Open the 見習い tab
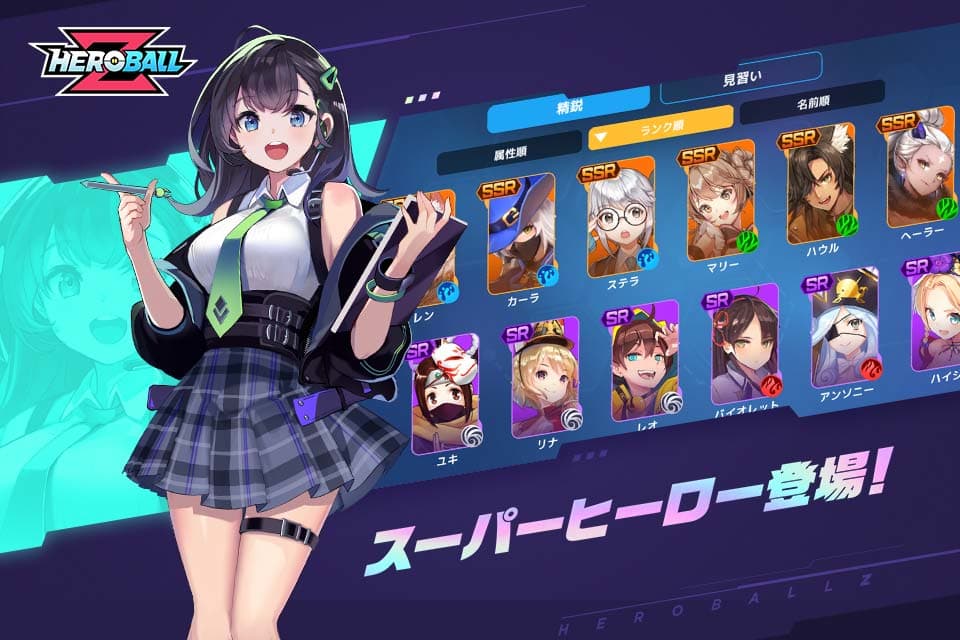The image size is (960, 640). [x=740, y=80]
